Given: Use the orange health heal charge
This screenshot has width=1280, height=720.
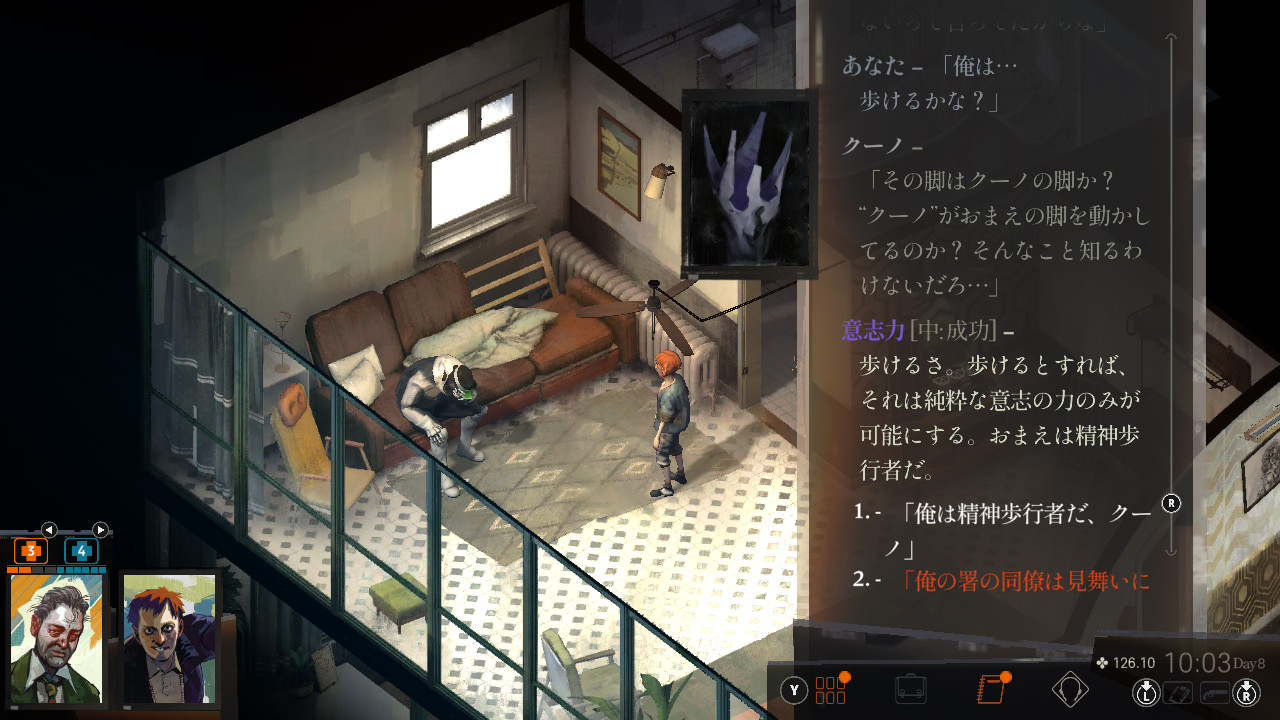Looking at the screenshot, I should click(x=31, y=551).
